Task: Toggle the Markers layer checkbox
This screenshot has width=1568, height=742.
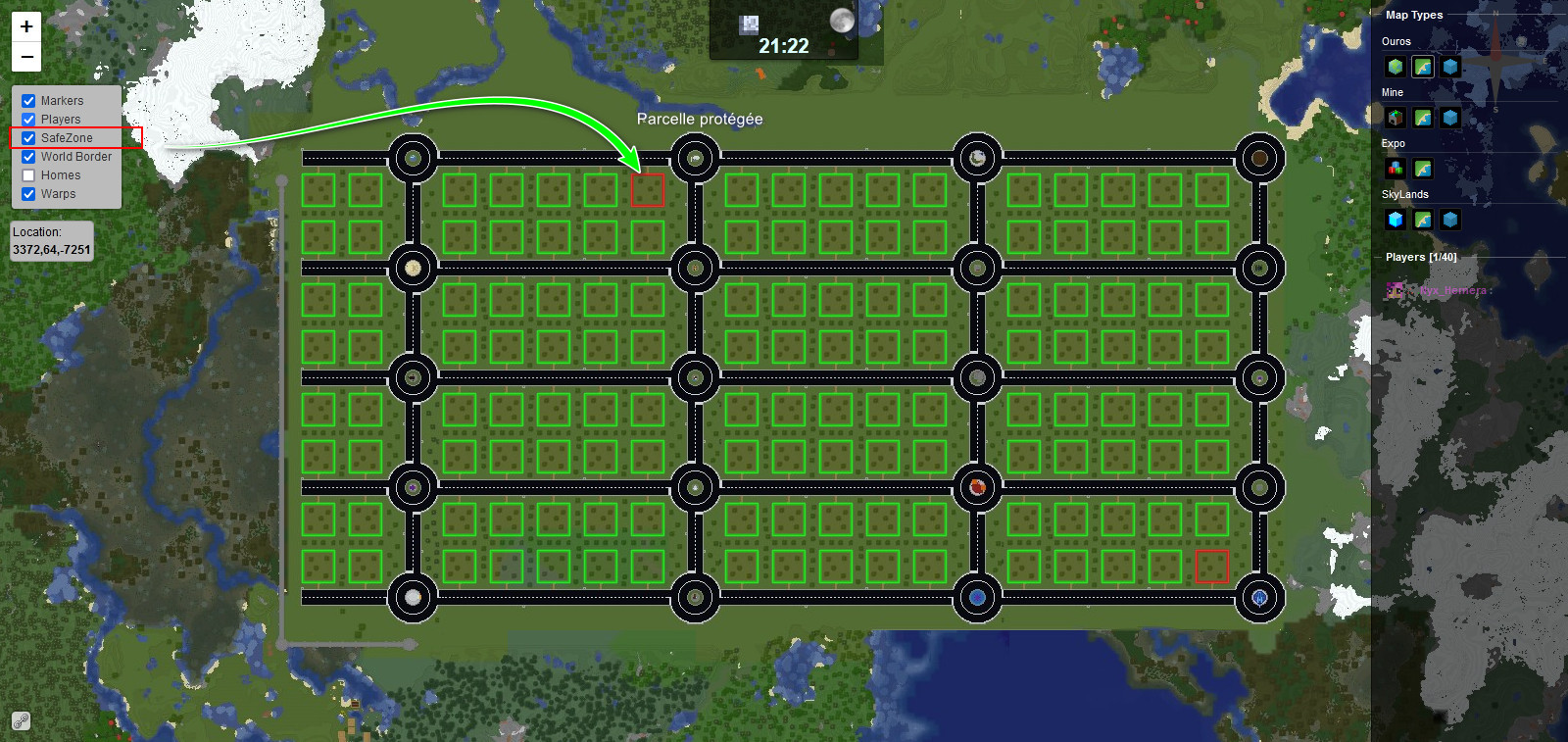Action: point(28,101)
